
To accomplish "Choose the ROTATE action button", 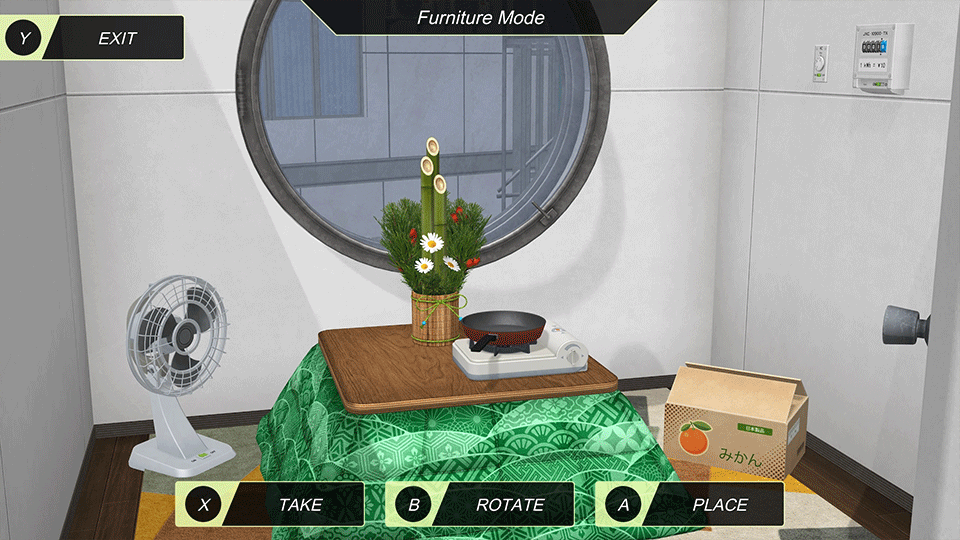I will point(480,504).
